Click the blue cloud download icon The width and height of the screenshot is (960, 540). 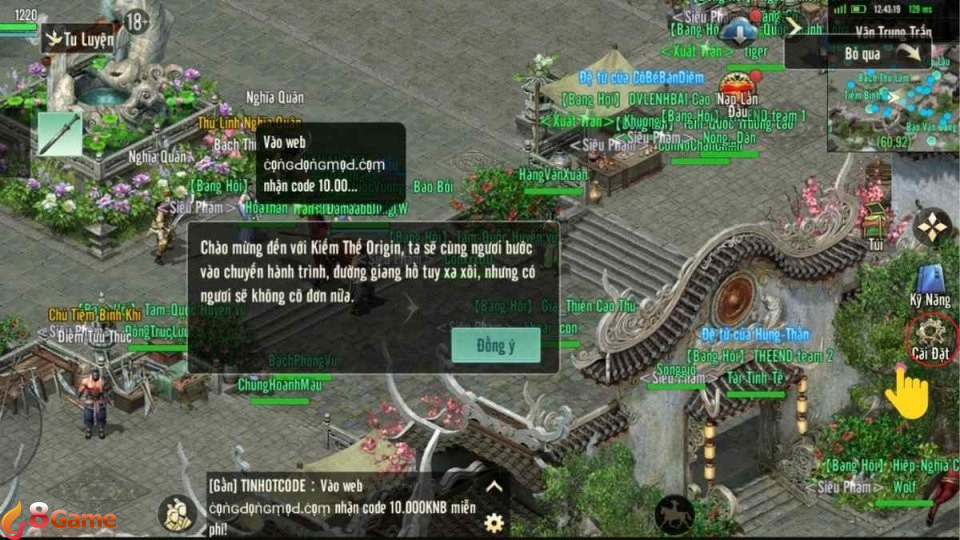tap(738, 31)
